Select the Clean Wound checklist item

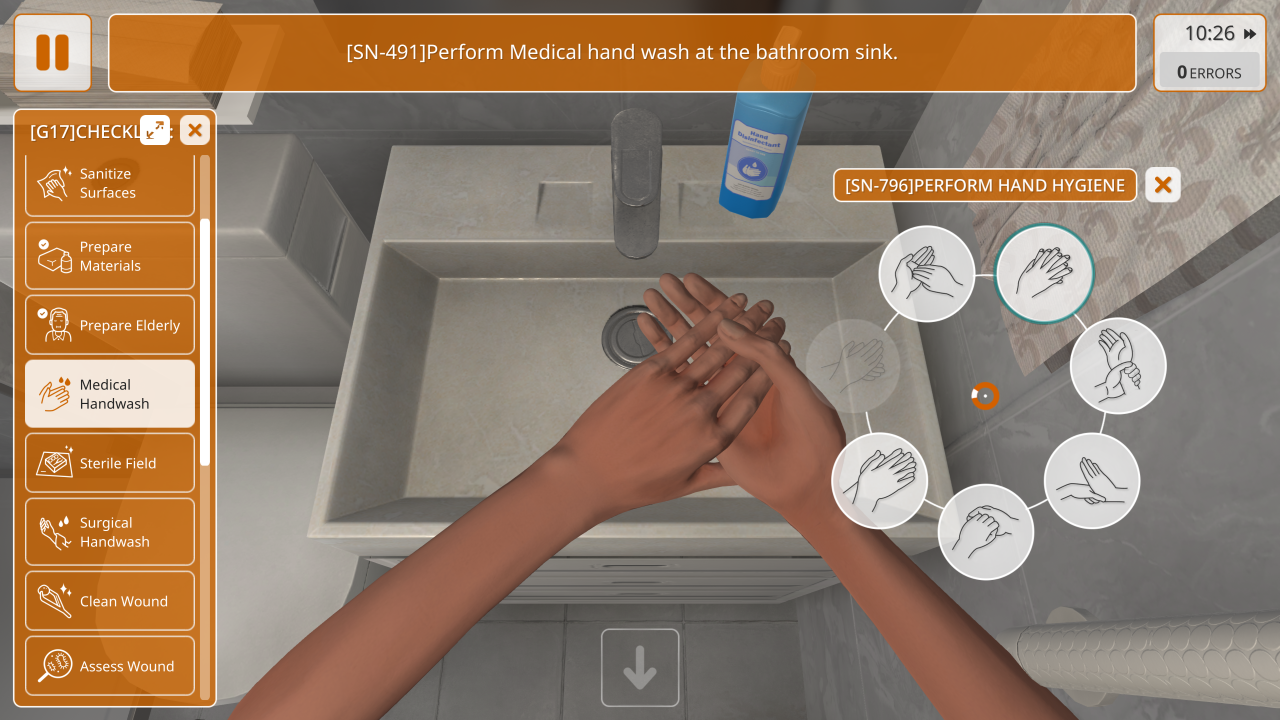tap(110, 601)
